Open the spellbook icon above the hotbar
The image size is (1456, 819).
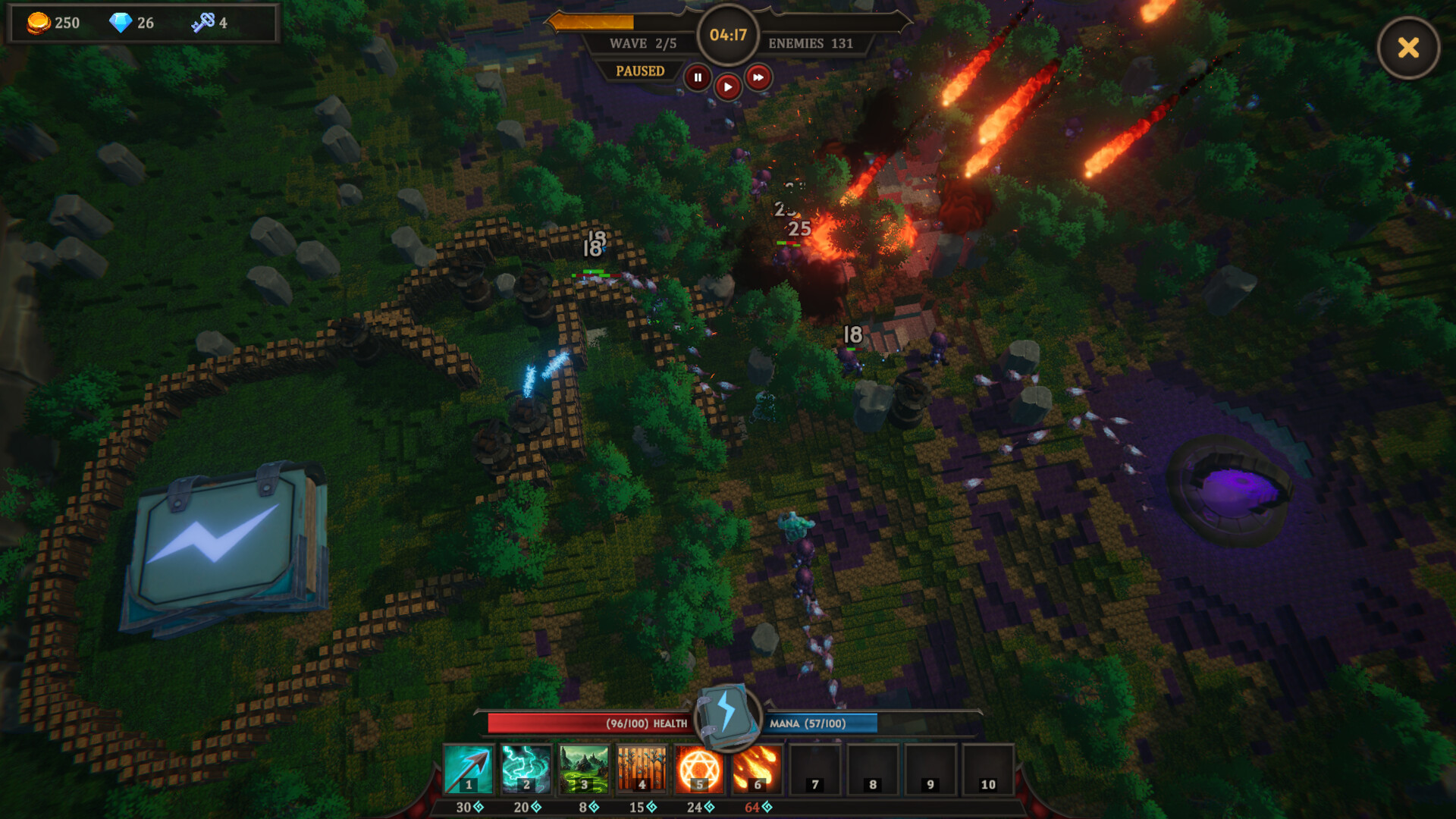[726, 717]
